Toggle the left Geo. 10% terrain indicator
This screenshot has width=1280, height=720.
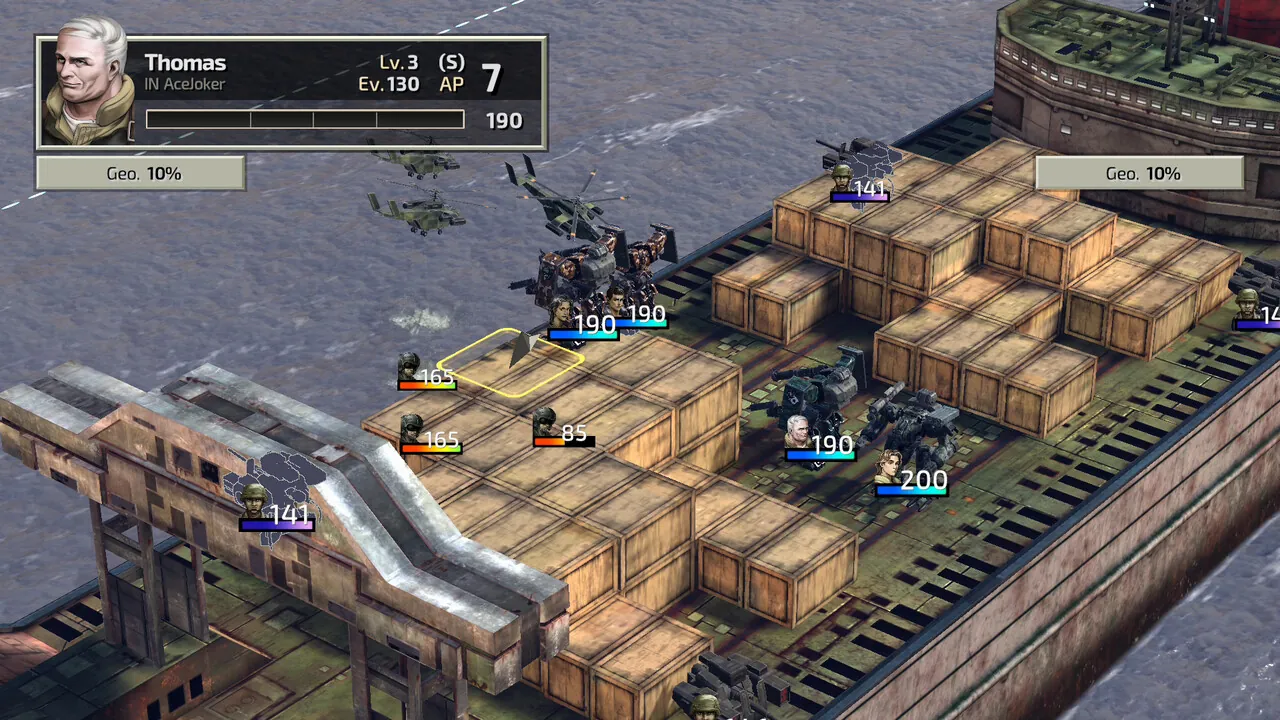[140, 173]
